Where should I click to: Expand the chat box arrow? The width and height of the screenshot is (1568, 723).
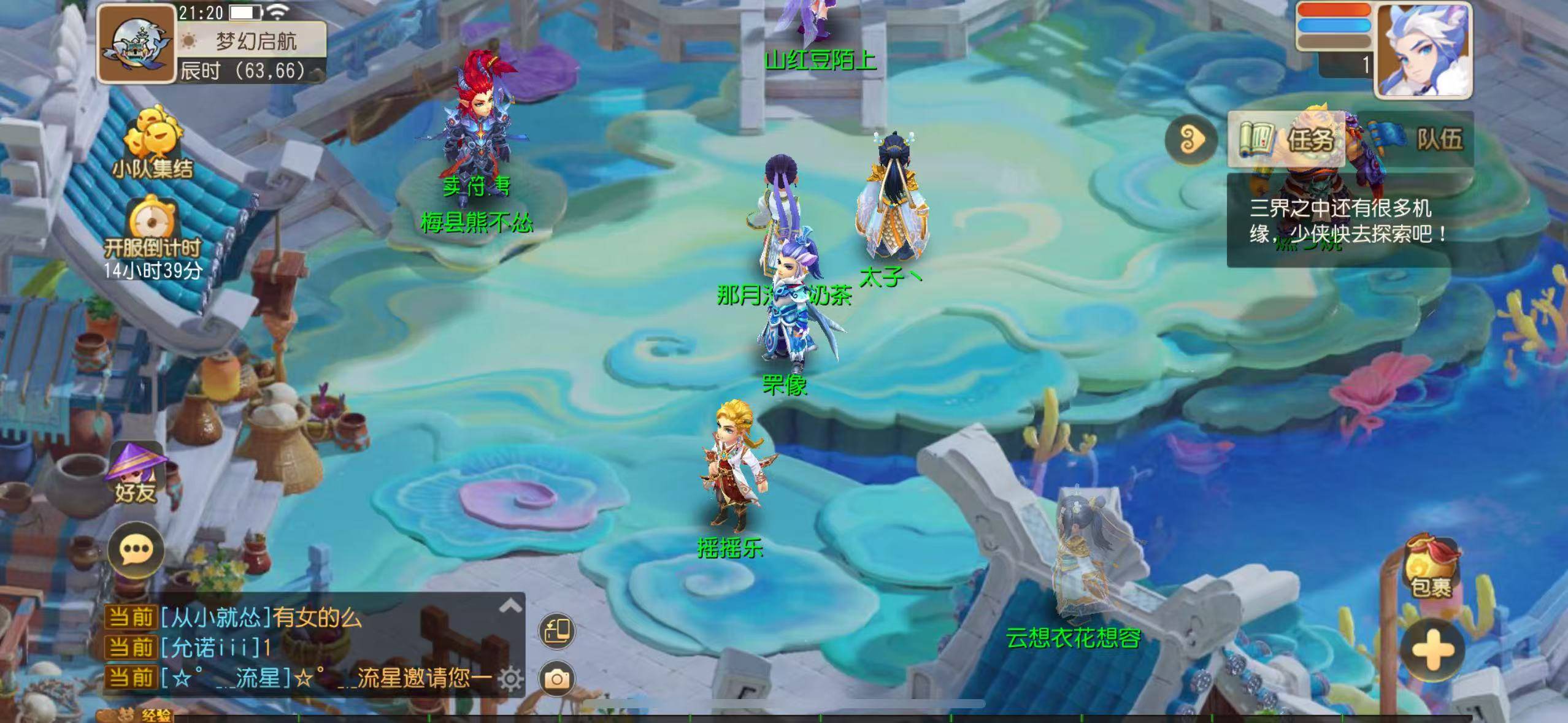pyautogui.click(x=510, y=606)
